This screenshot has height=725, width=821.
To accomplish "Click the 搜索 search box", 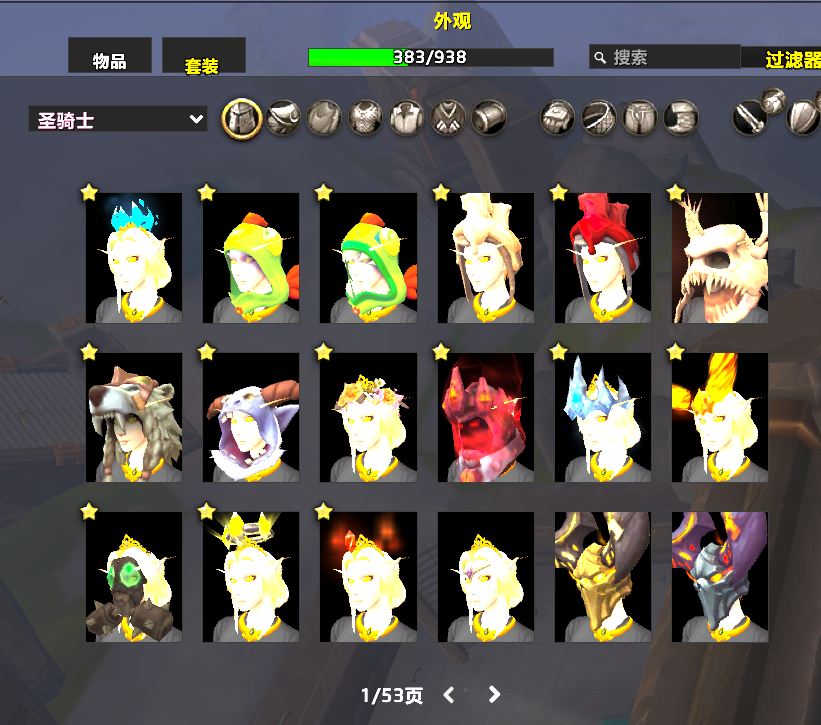I will pyautogui.click(x=665, y=57).
